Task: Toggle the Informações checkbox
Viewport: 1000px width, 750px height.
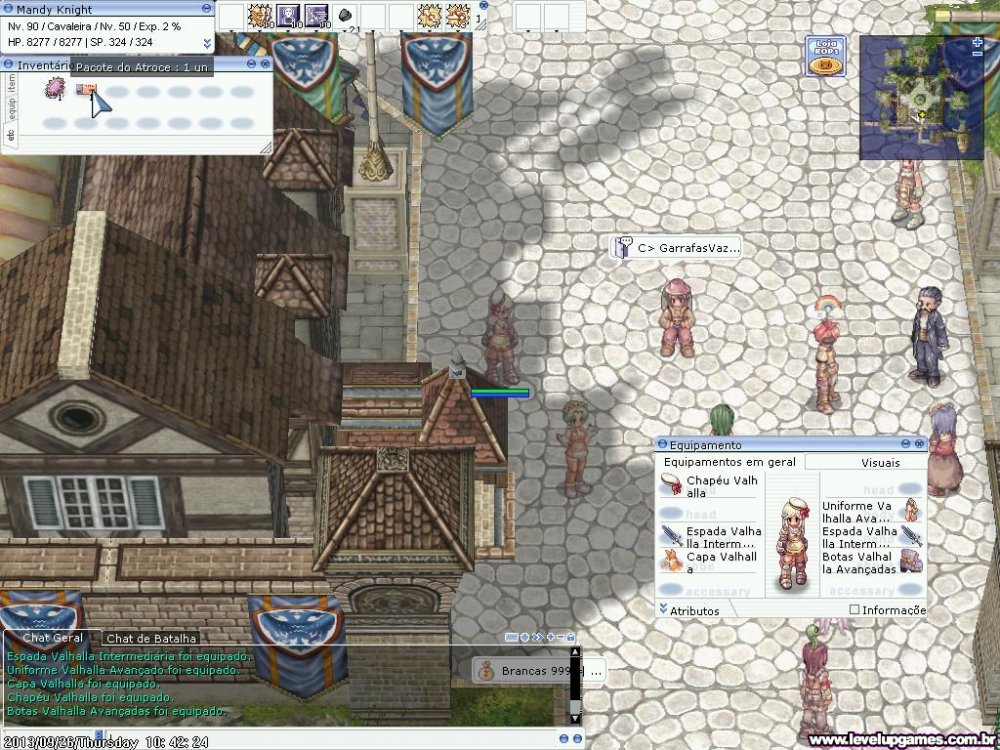Action: pyautogui.click(x=854, y=610)
